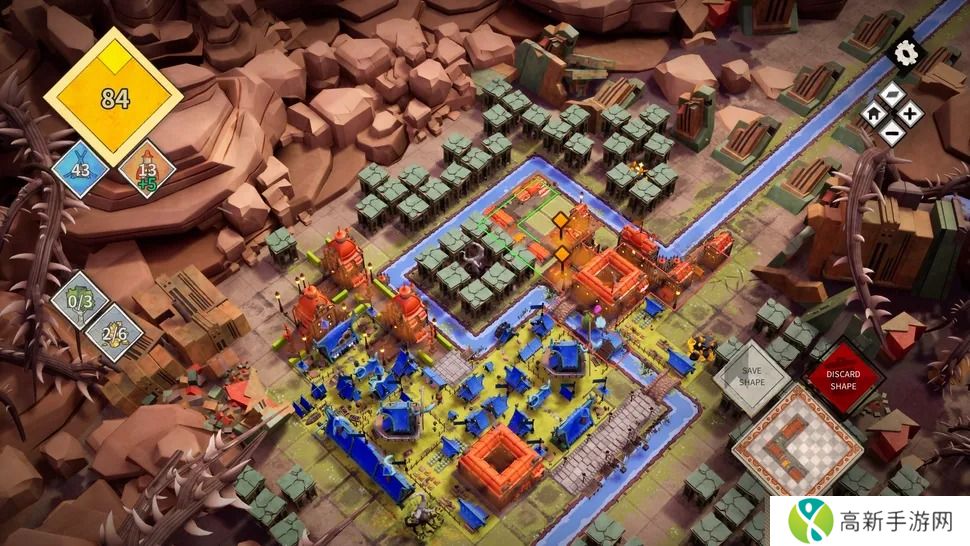Select the red-hat villager counter icon
The height and width of the screenshot is (546, 970).
tap(147, 168)
